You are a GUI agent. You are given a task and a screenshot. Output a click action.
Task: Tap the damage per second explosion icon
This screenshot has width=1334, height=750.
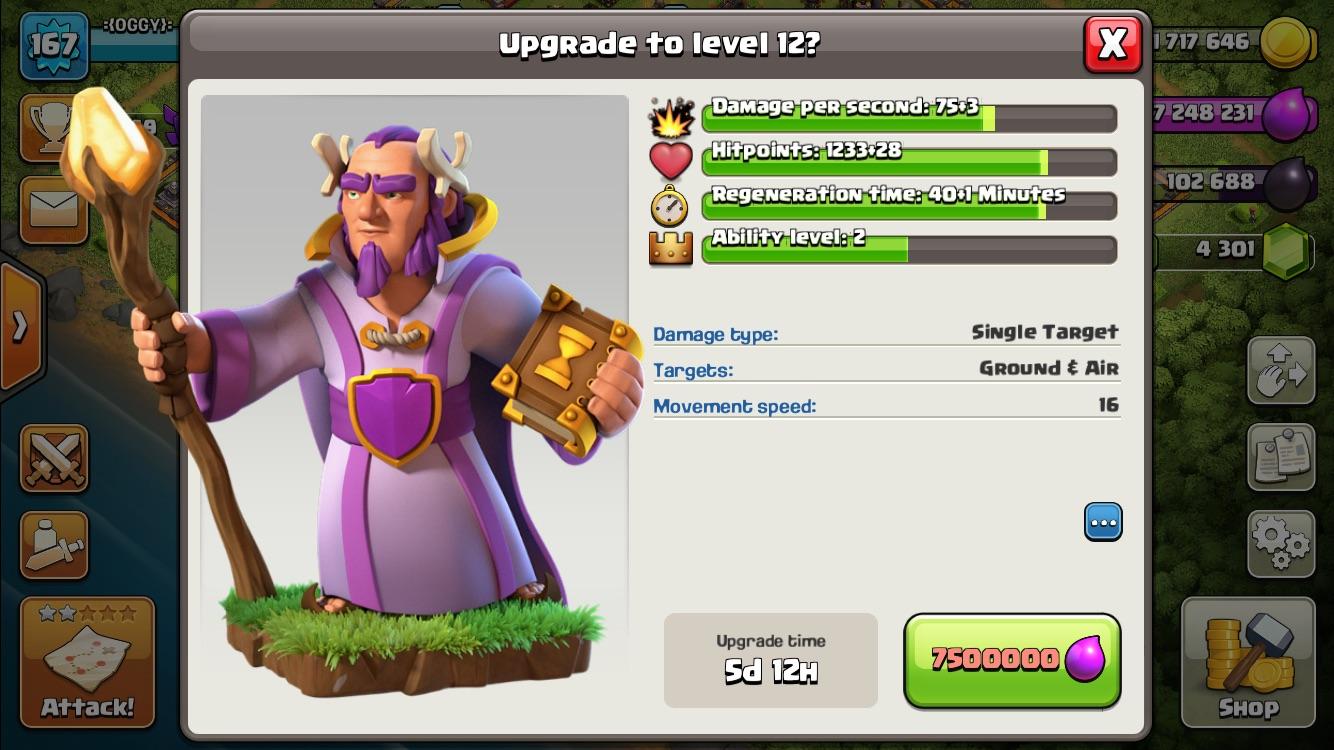[673, 115]
